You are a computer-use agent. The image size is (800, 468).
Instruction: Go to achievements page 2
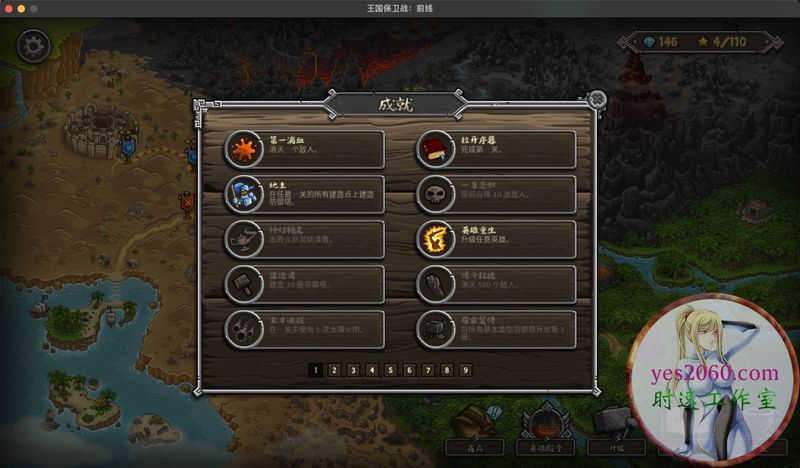point(333,369)
